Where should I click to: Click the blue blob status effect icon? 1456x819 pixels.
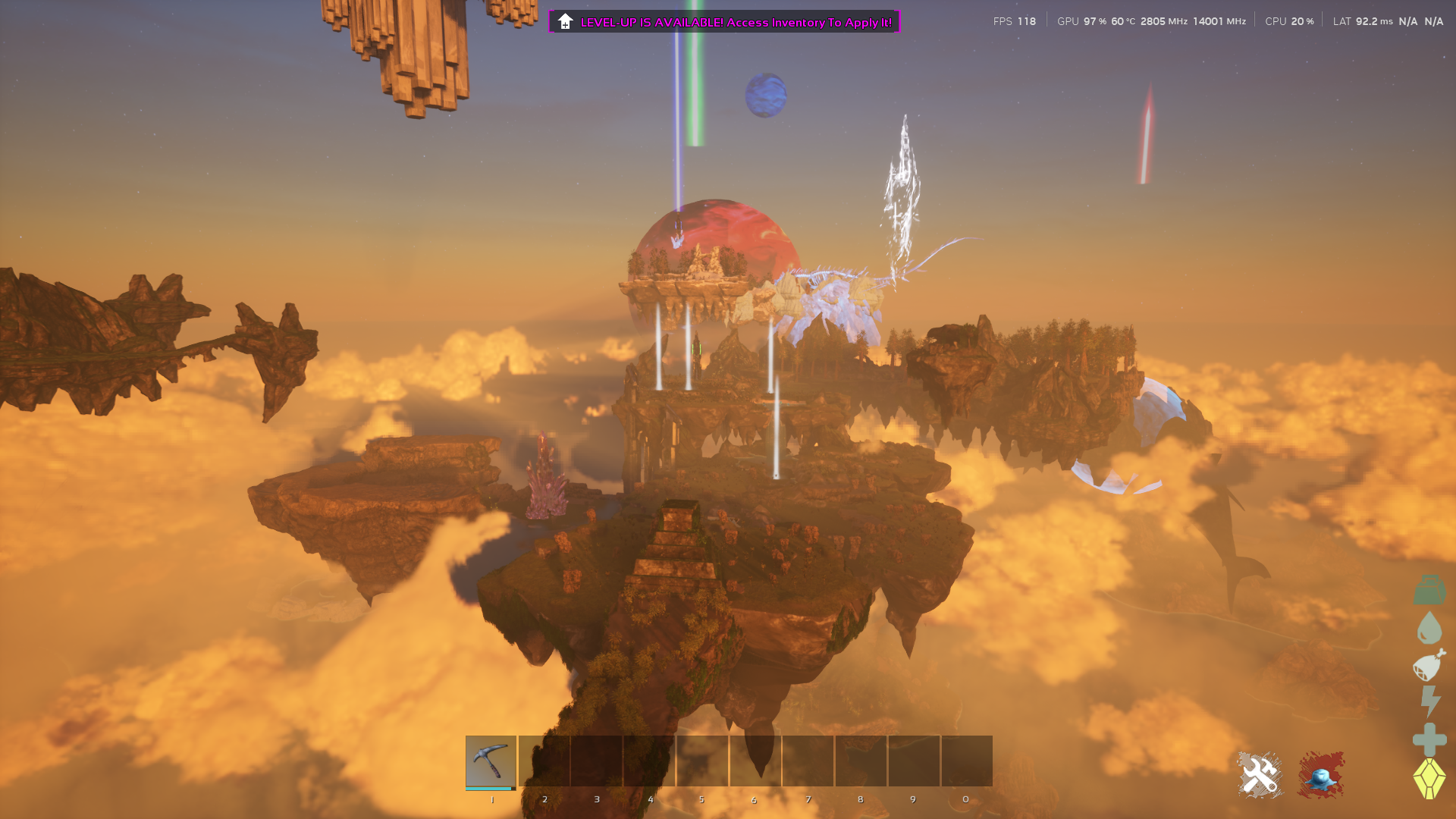tap(1320, 775)
